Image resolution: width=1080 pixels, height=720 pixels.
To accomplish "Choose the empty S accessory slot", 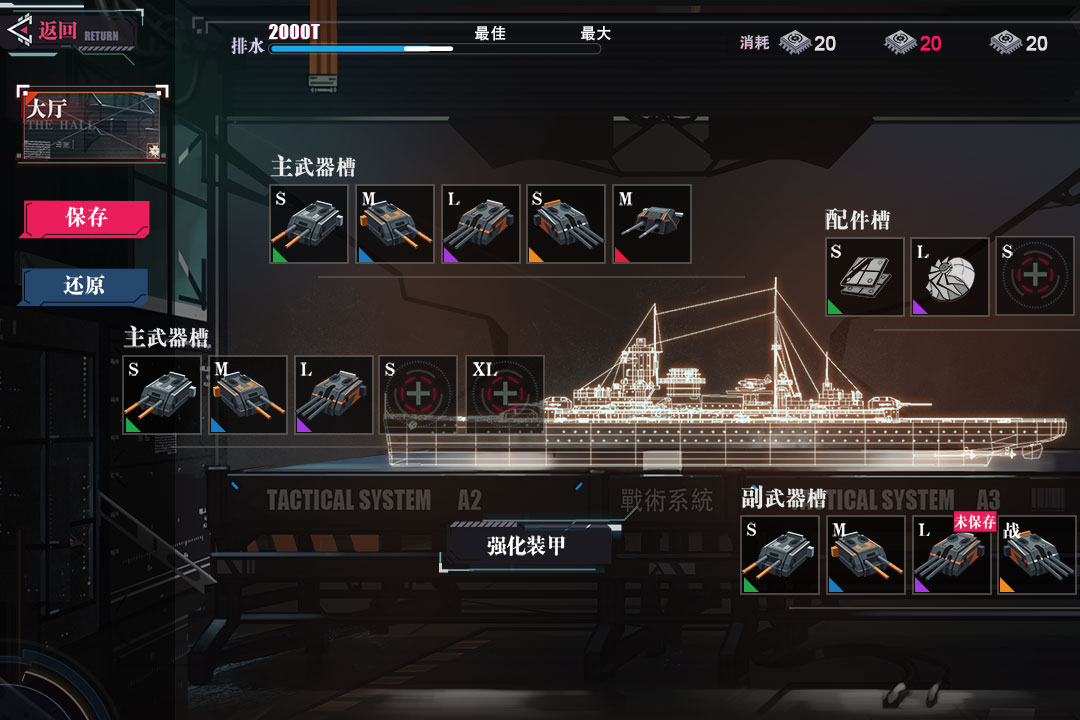I will click(1035, 276).
